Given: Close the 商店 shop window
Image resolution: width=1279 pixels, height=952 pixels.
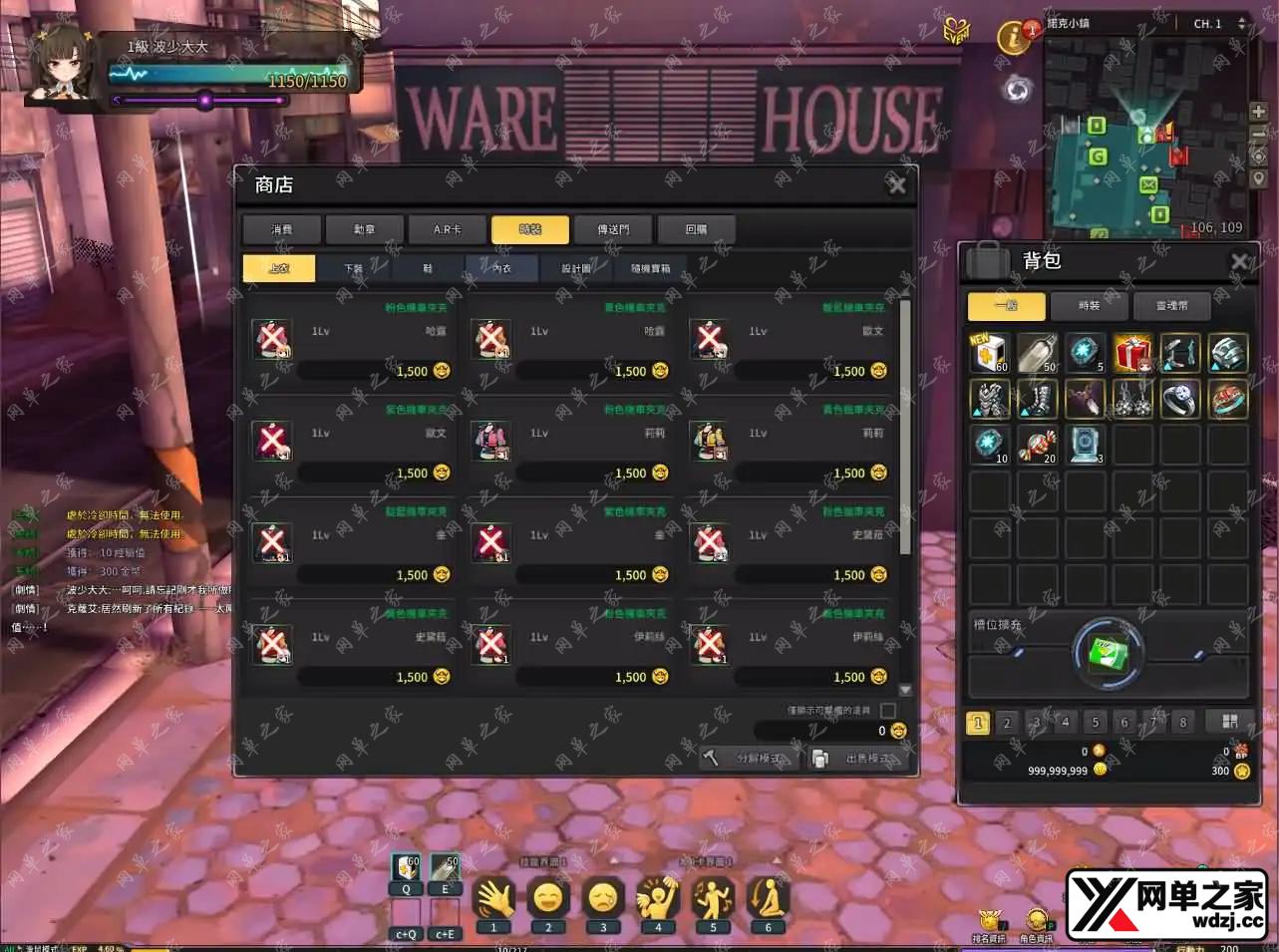Looking at the screenshot, I should [896, 185].
